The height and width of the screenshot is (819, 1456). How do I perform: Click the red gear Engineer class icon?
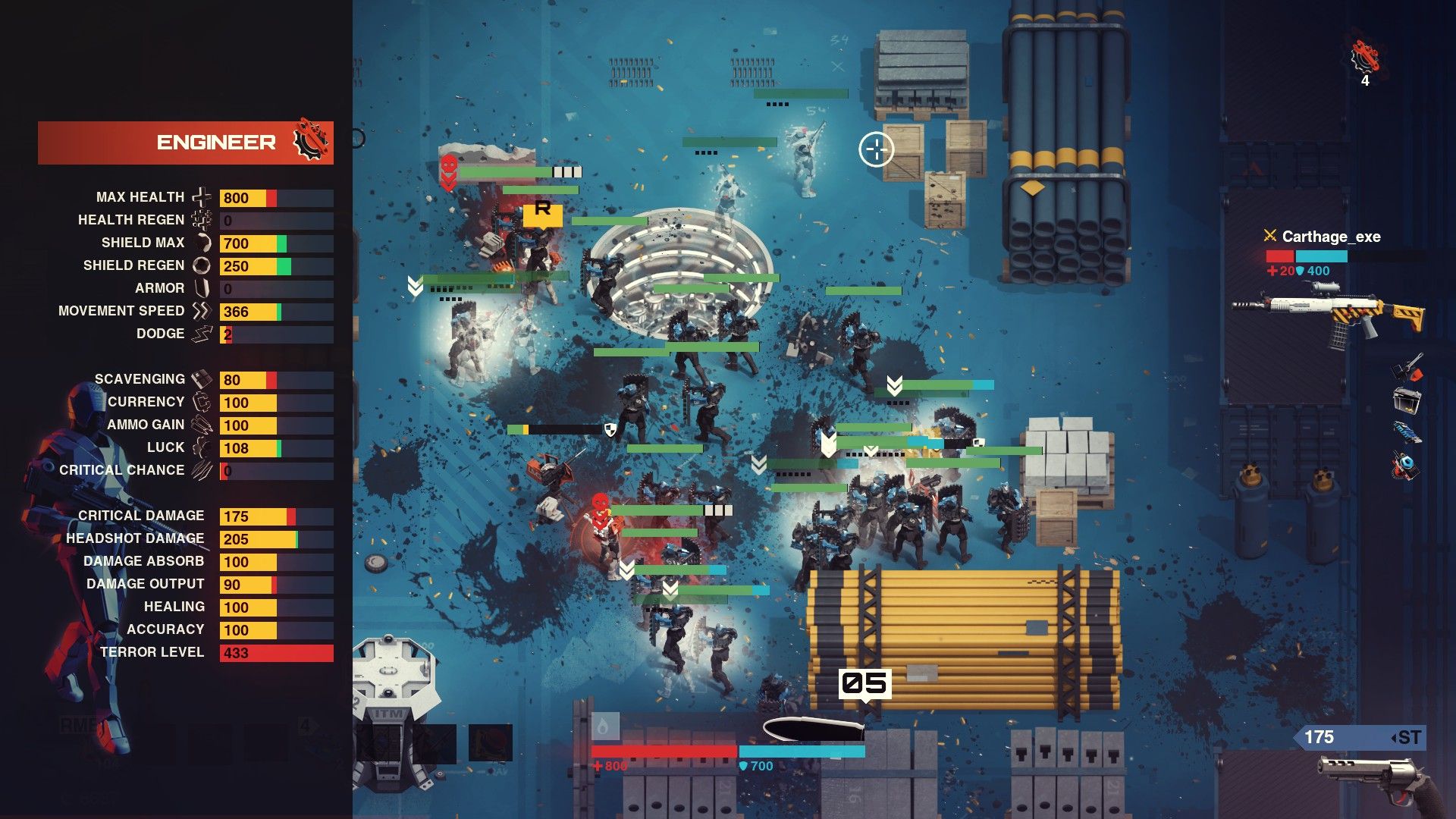[311, 141]
